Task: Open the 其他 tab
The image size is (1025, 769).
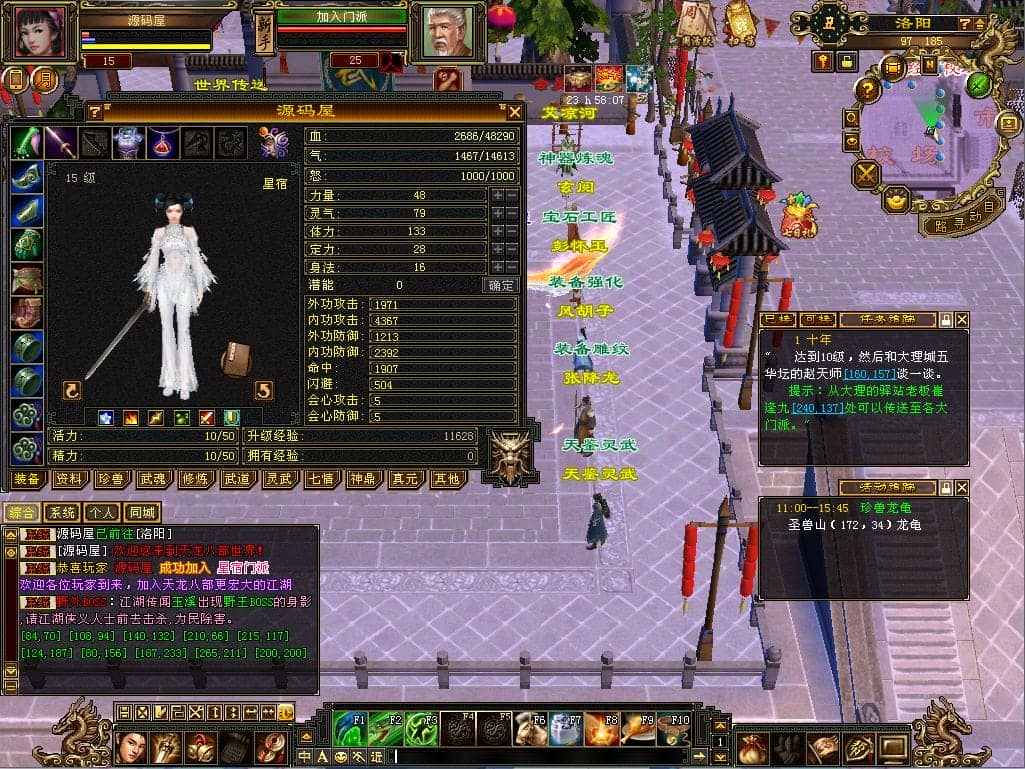Action: point(446,479)
